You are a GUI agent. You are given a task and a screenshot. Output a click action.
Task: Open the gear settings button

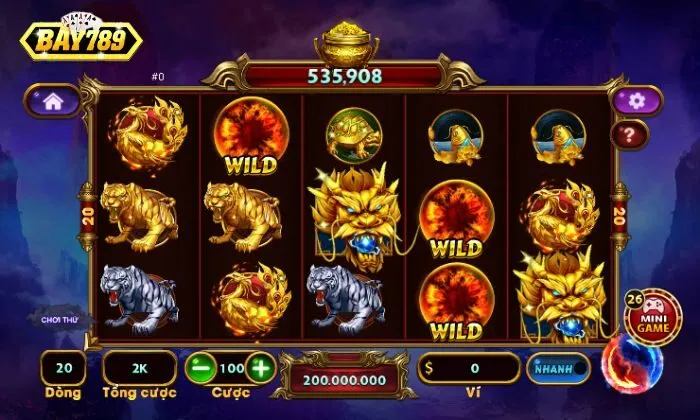point(637,100)
